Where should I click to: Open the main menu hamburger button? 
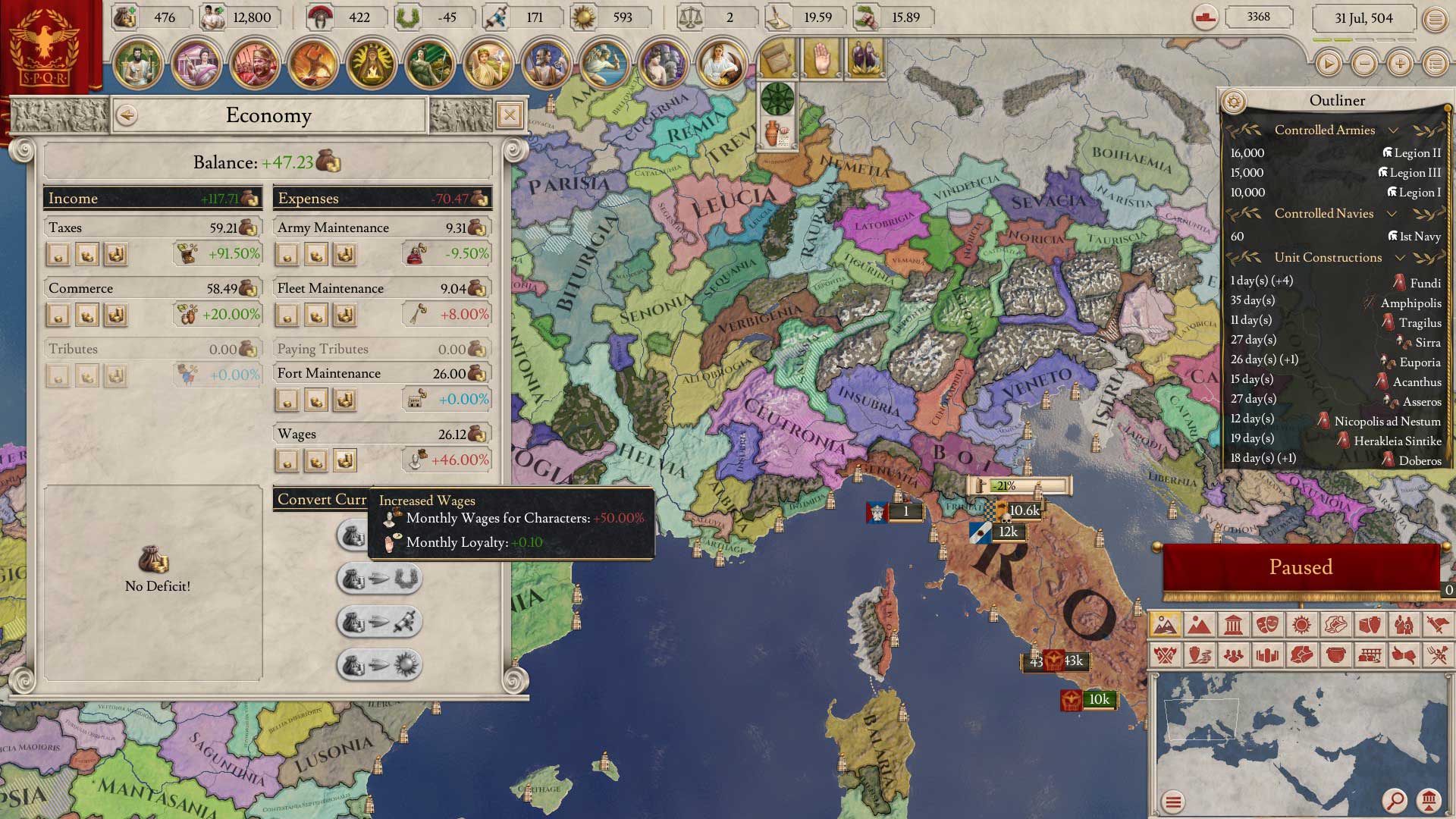(1435, 19)
